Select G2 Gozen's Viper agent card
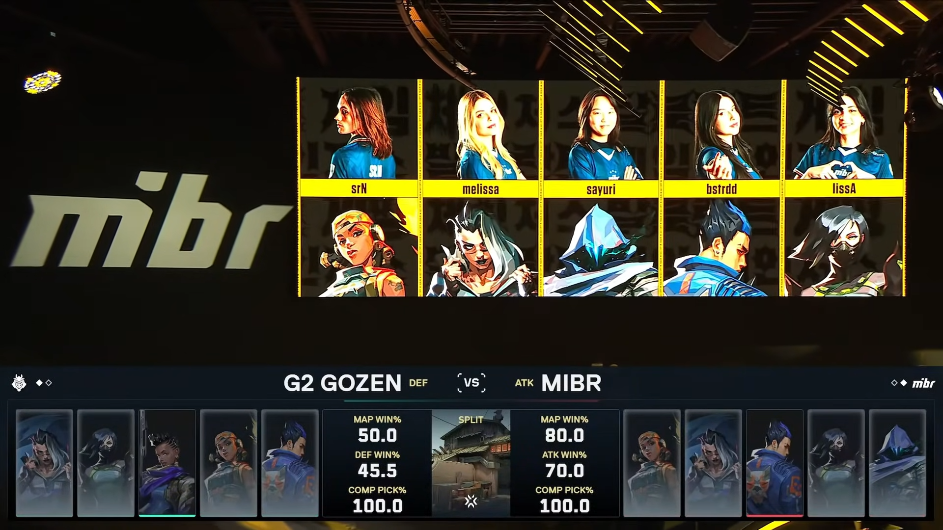 tap(106, 462)
